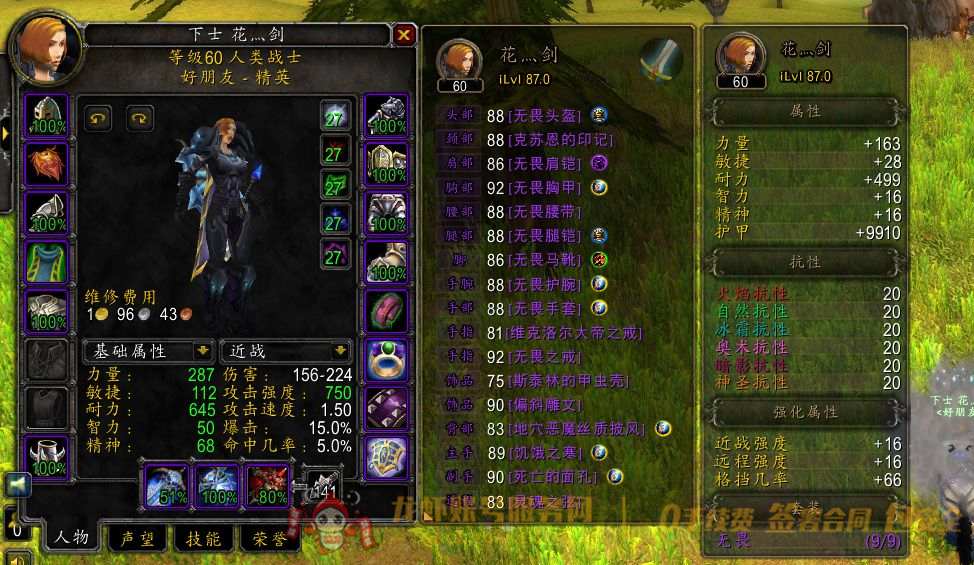Select the 无畏胸甲 chest item link
The height and width of the screenshot is (565, 974).
tap(545, 187)
